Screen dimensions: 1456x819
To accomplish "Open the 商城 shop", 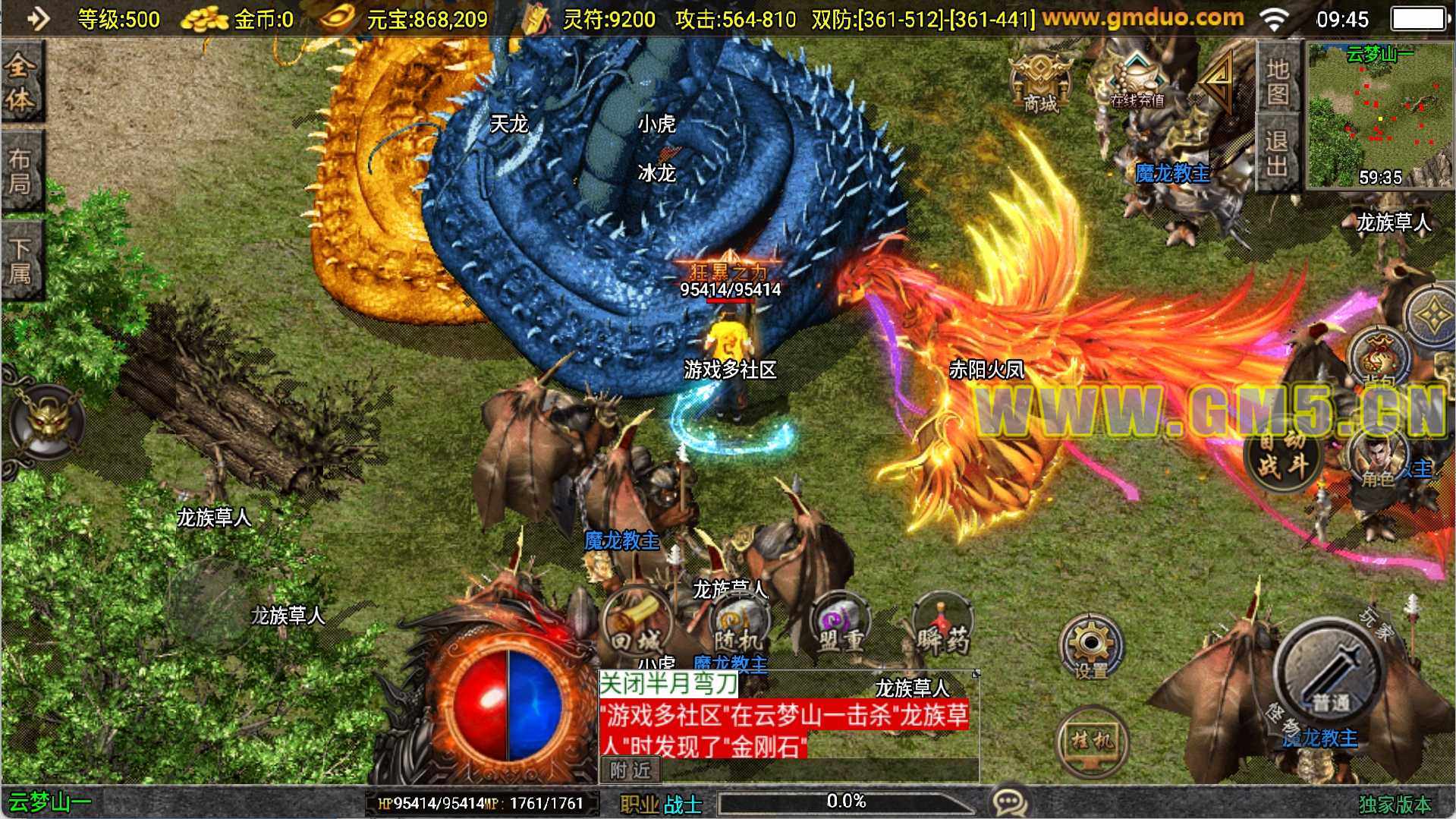I will coord(1040,85).
